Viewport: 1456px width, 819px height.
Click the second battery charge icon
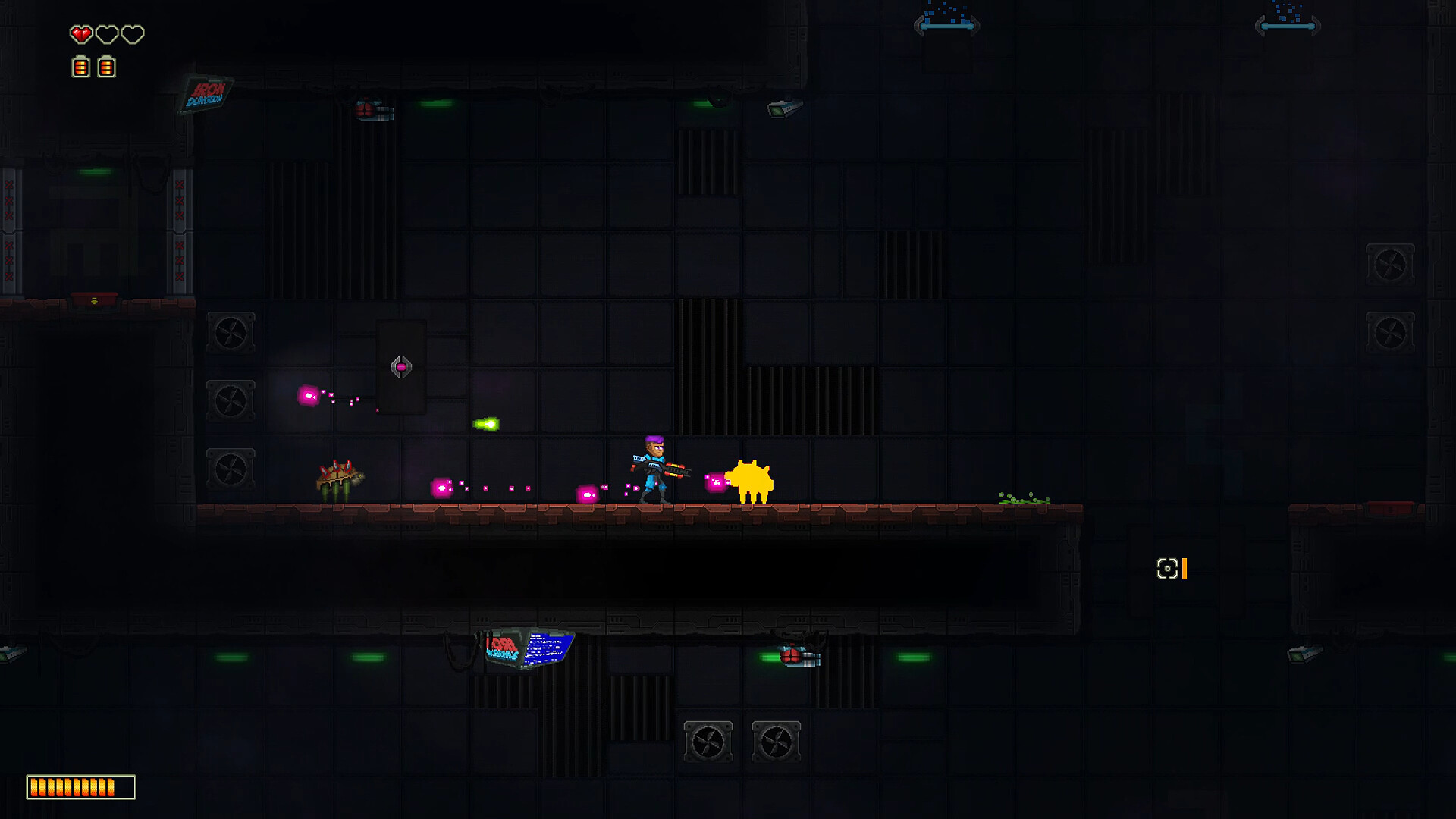tap(106, 67)
